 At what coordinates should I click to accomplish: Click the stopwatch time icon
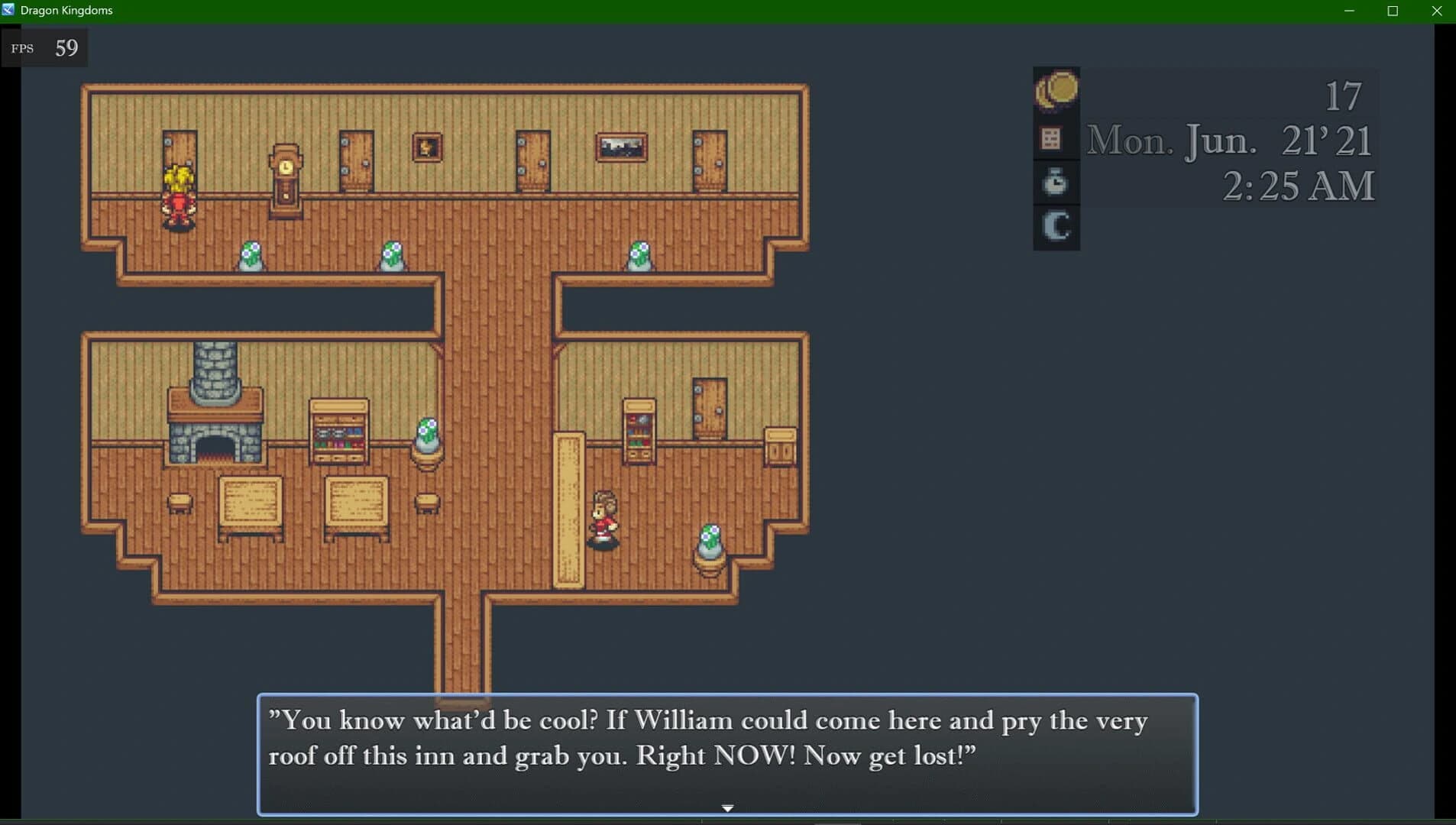[1055, 183]
